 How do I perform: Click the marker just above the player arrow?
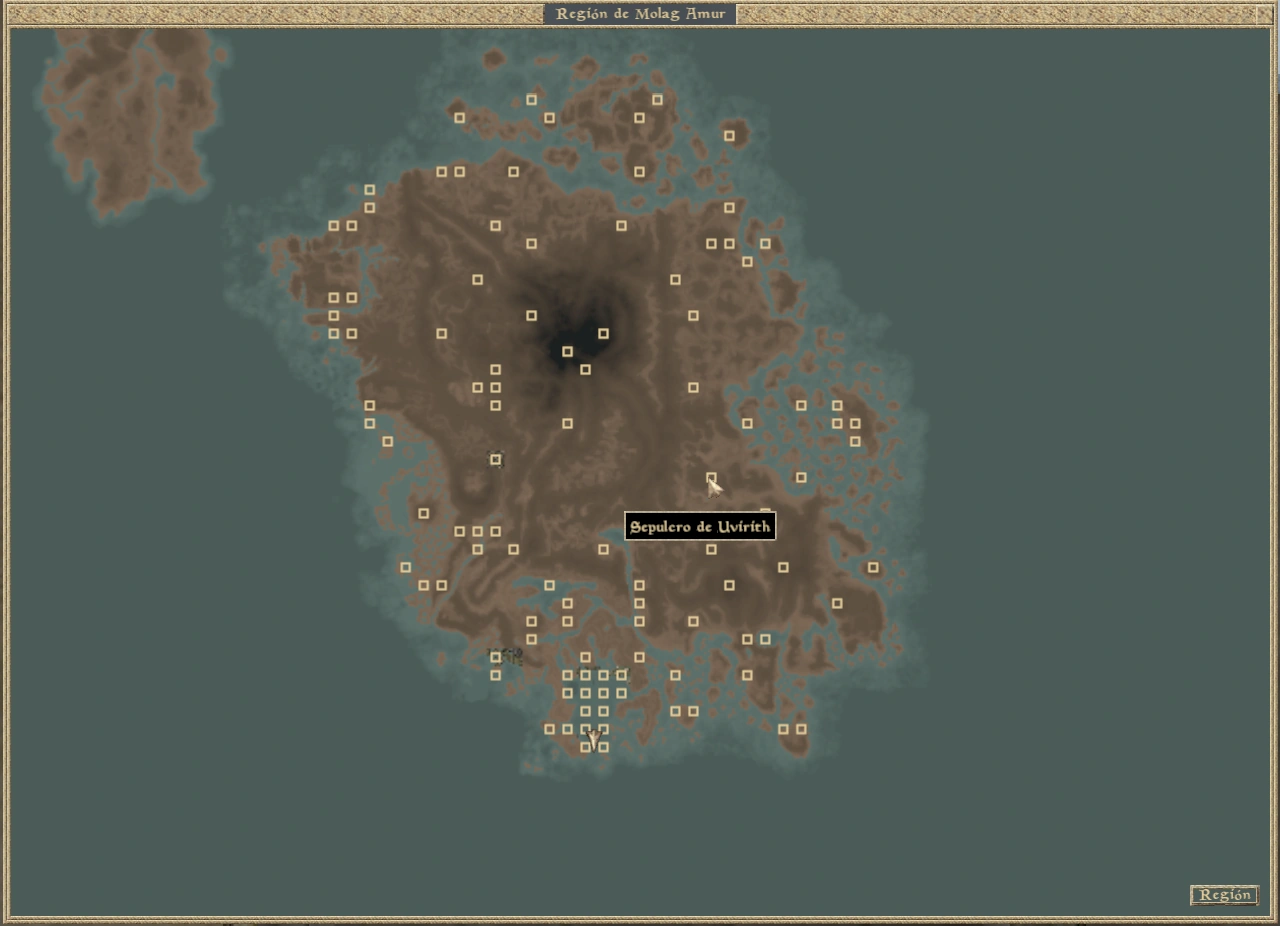point(585,727)
